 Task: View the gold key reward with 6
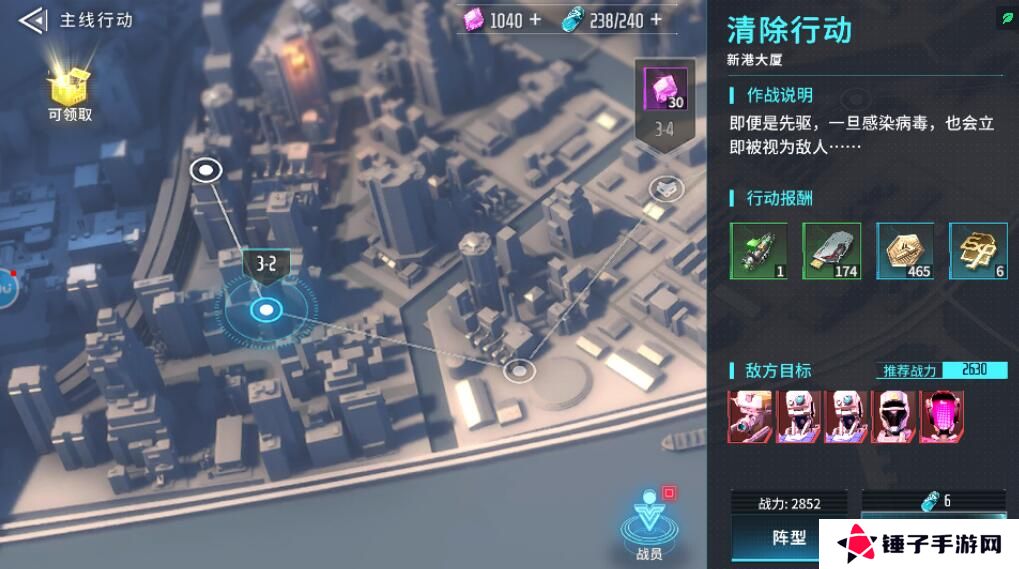pyautogui.click(x=977, y=251)
